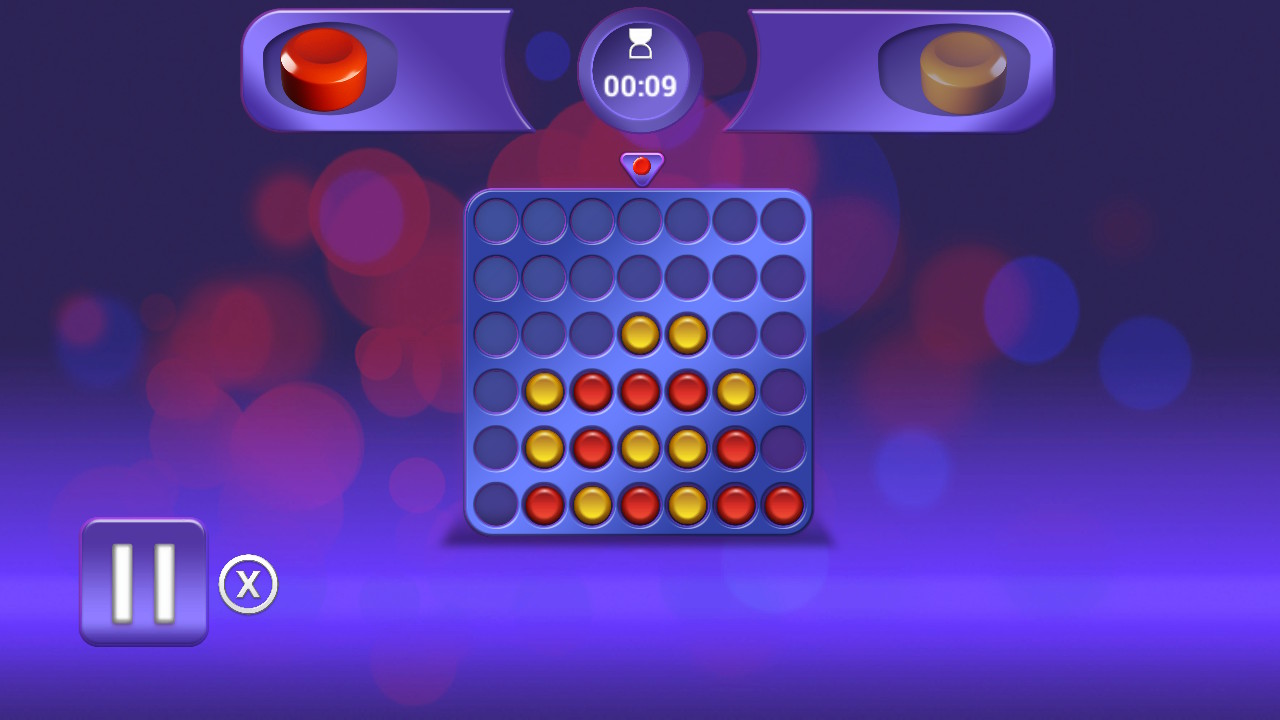Click the empty slot above the drop indicator
Image resolution: width=1280 pixels, height=720 pixels.
click(641, 220)
